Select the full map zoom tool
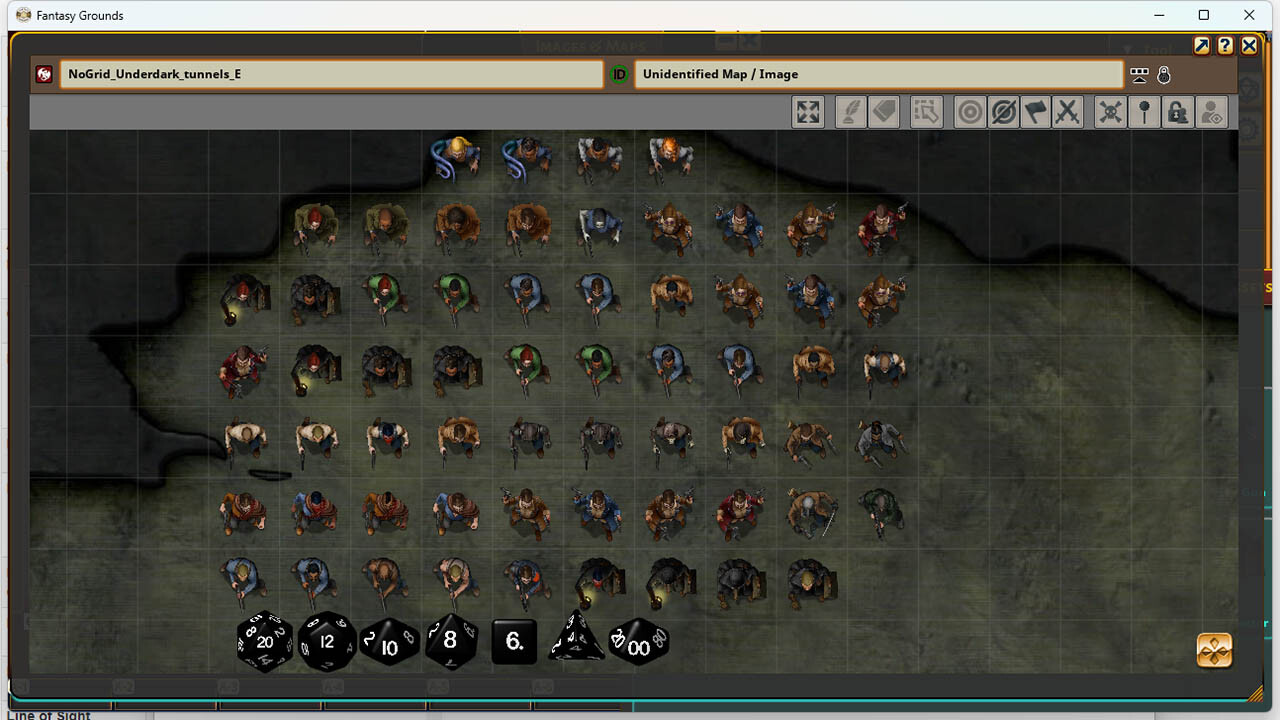 pos(808,111)
